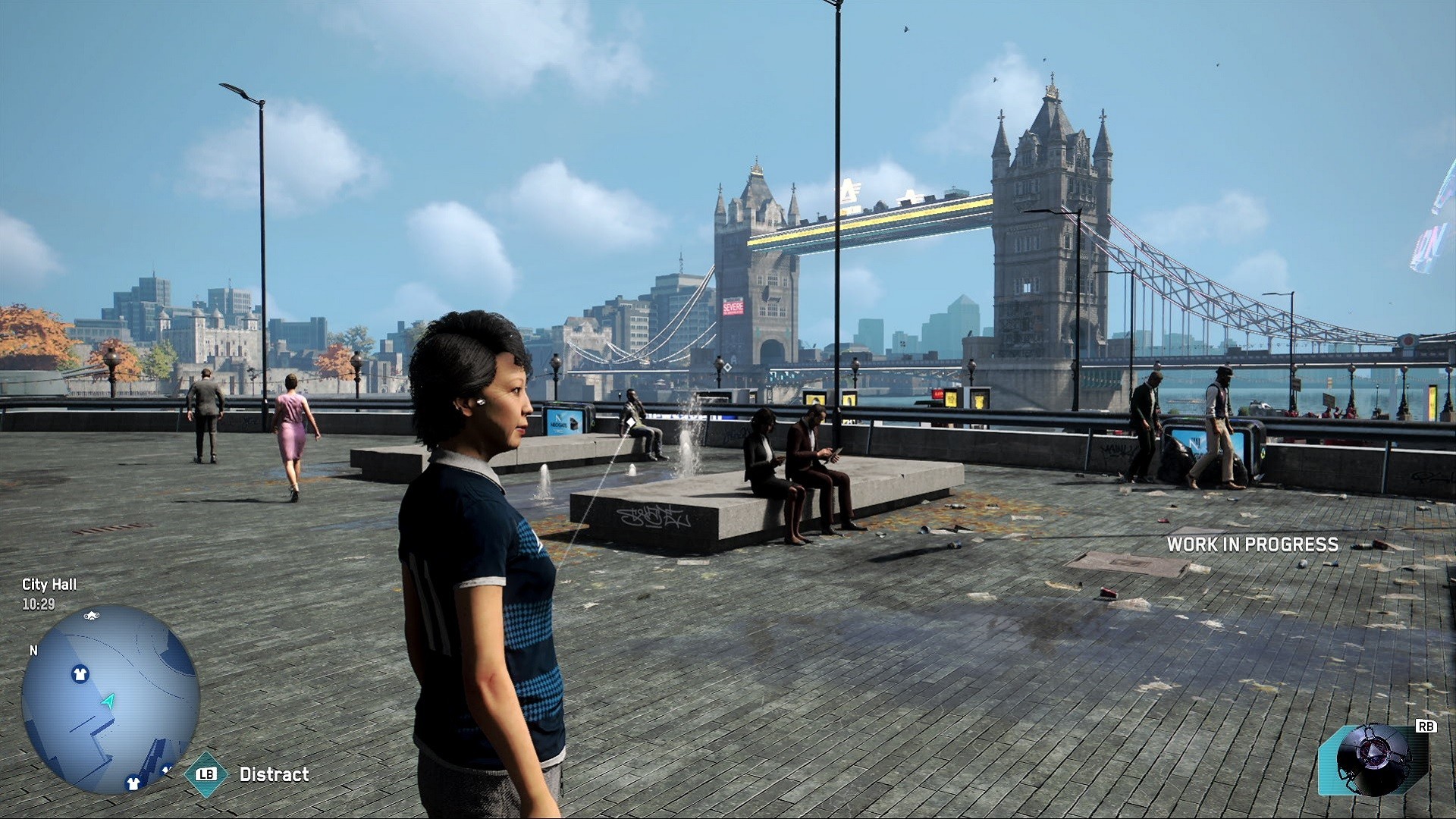Click the boat icon at the top of the minimap
Viewport: 1456px width, 819px height.
pyautogui.click(x=91, y=616)
